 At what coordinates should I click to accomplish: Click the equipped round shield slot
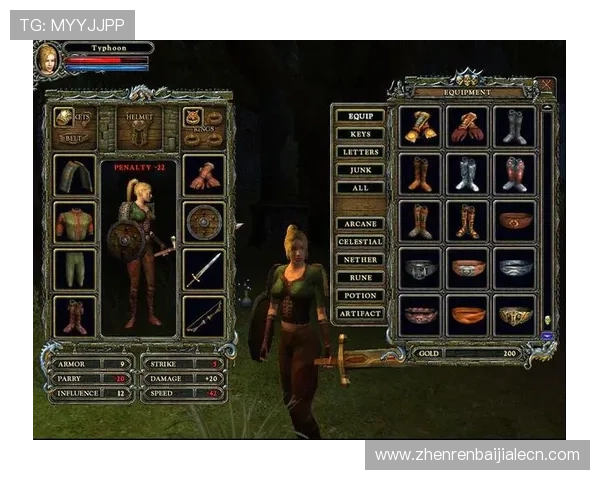204,222
